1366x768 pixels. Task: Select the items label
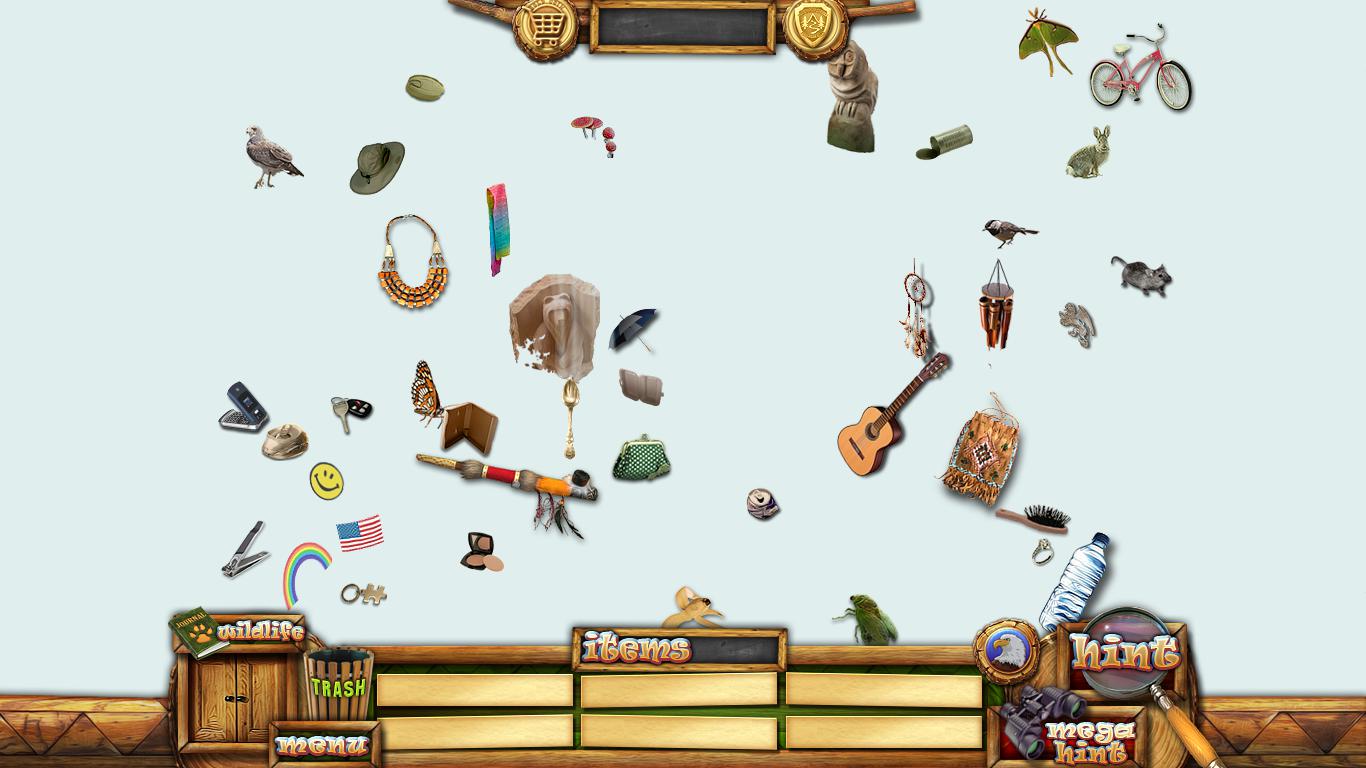pyautogui.click(x=637, y=649)
